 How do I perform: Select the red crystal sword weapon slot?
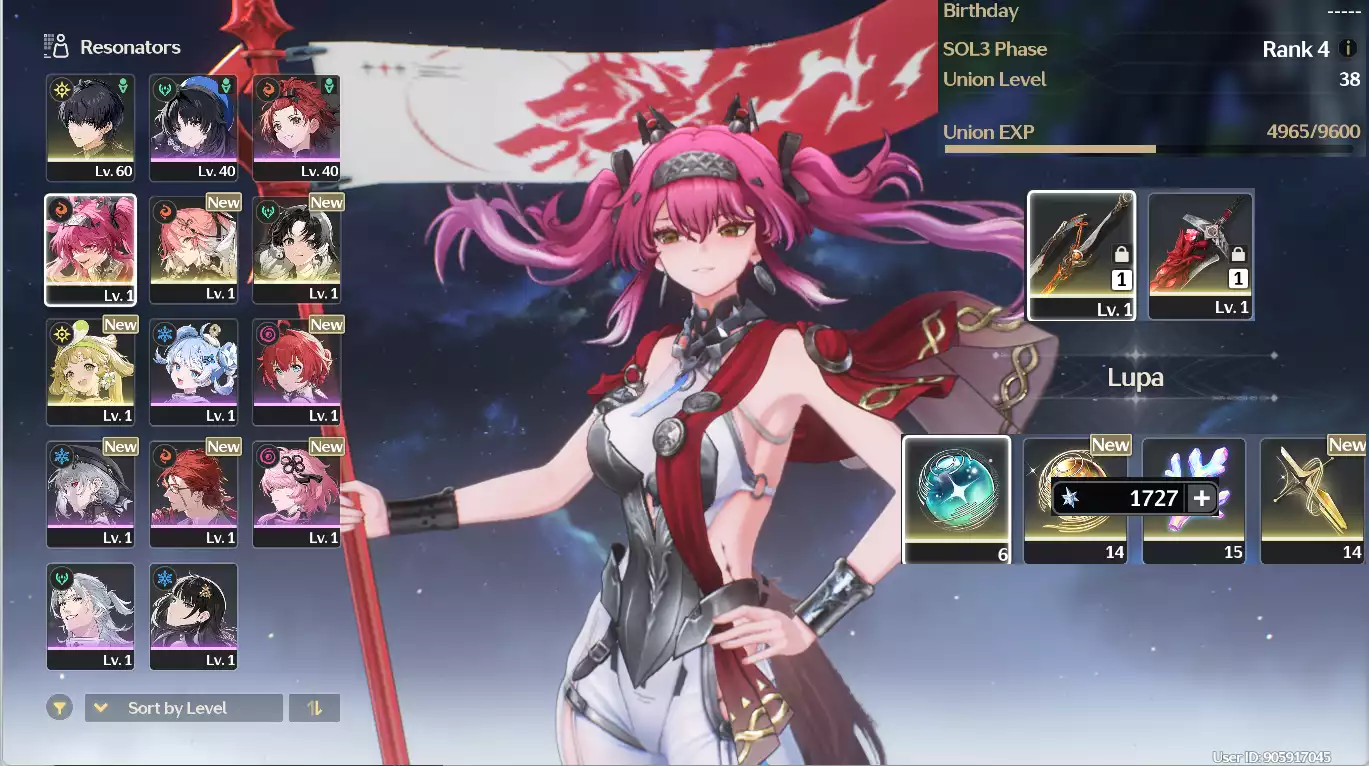pyautogui.click(x=1200, y=255)
